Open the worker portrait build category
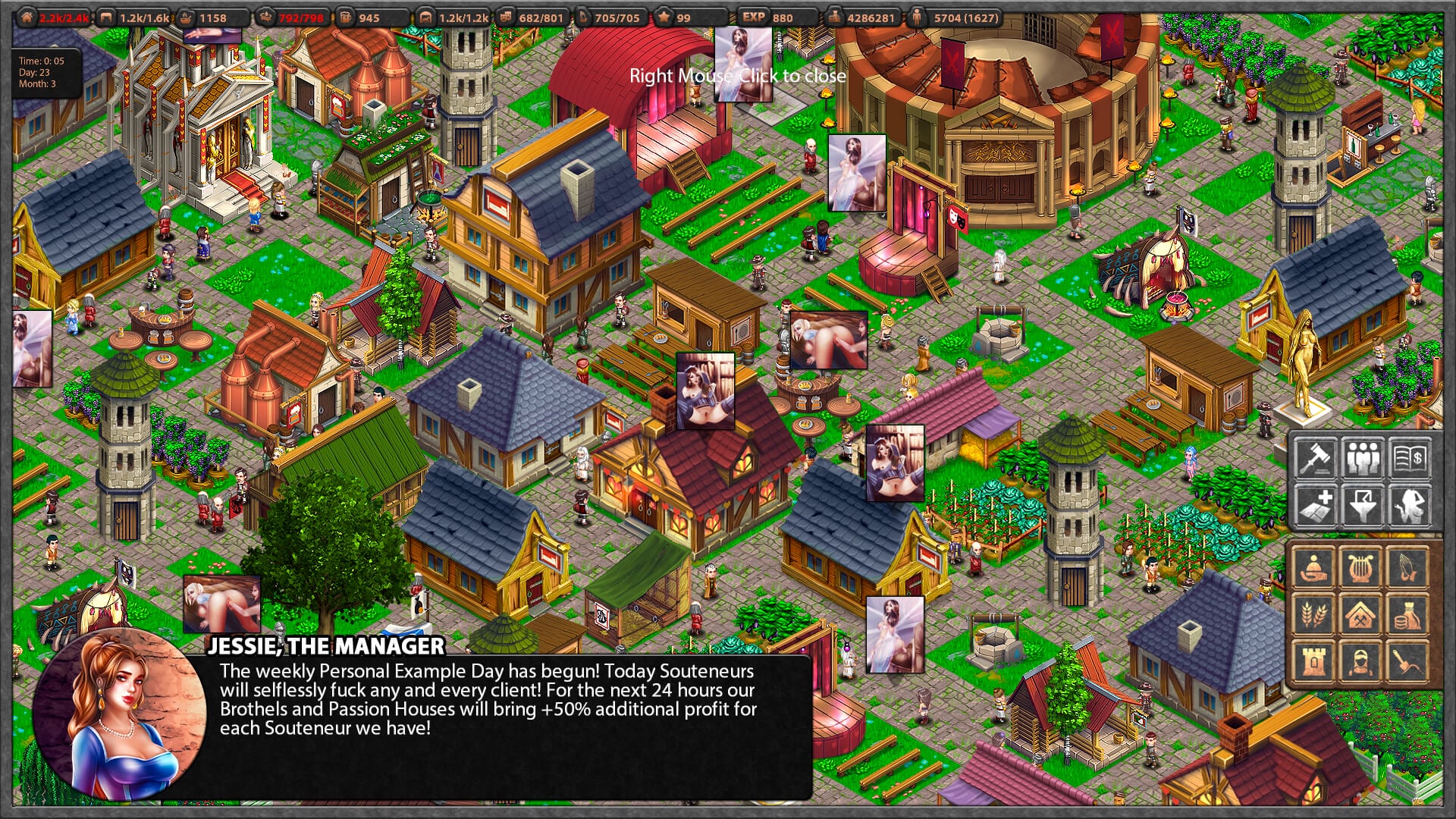 point(1360,661)
